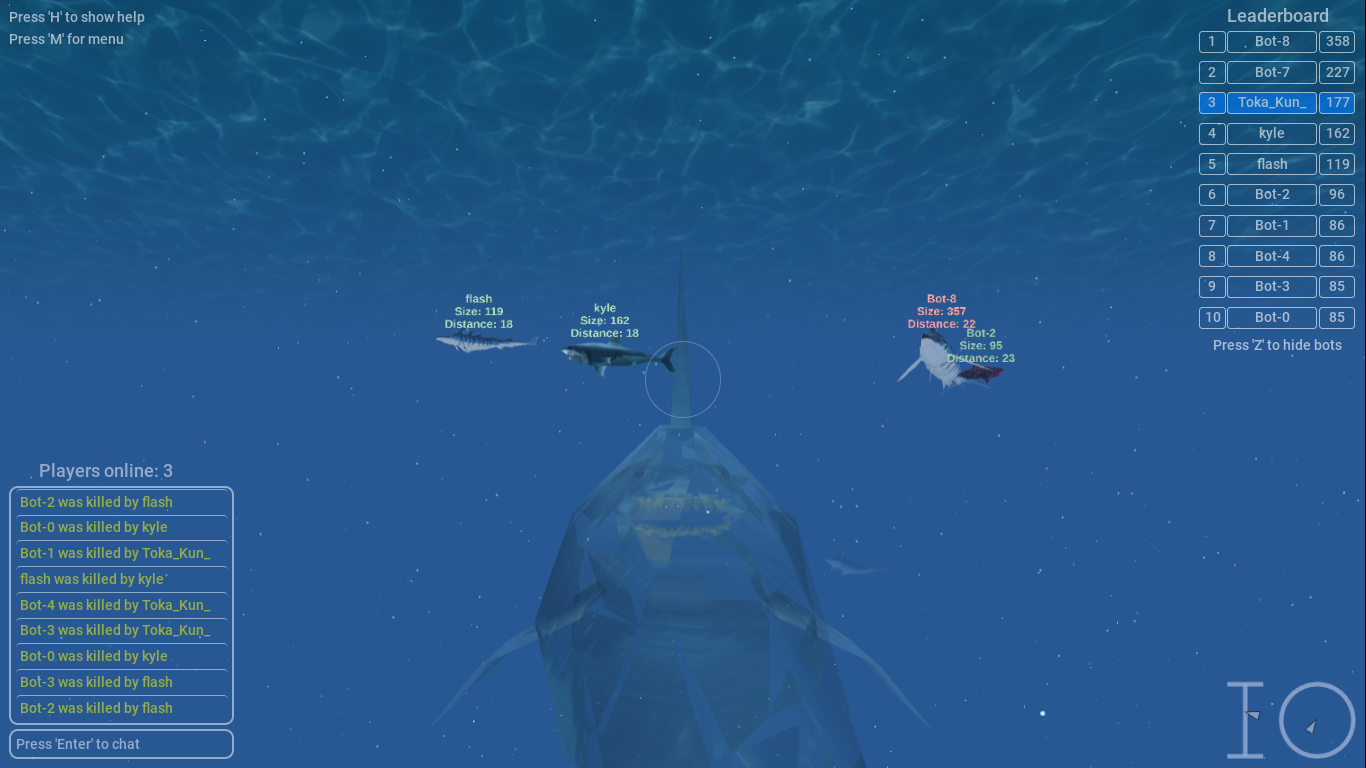Show help via "Press 'H' to show help"
This screenshot has height=768, width=1366.
[76, 16]
